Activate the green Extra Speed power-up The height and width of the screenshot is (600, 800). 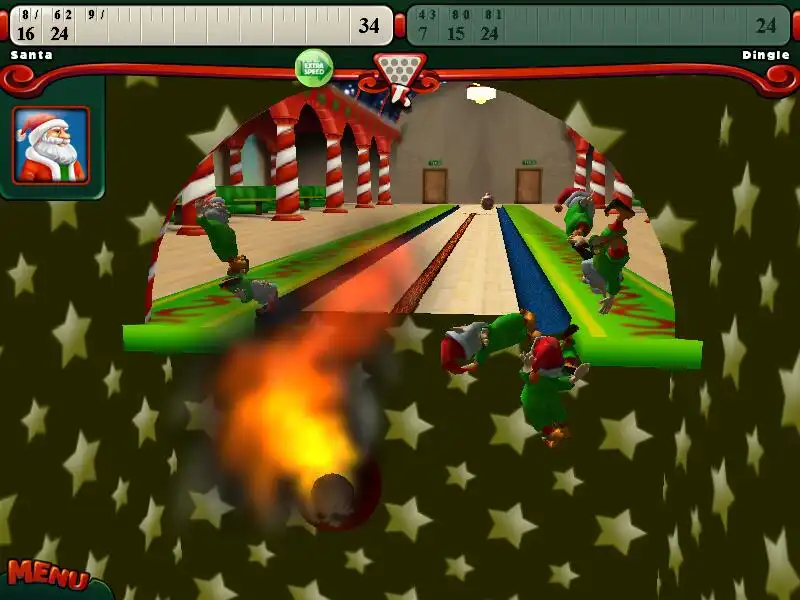point(314,68)
